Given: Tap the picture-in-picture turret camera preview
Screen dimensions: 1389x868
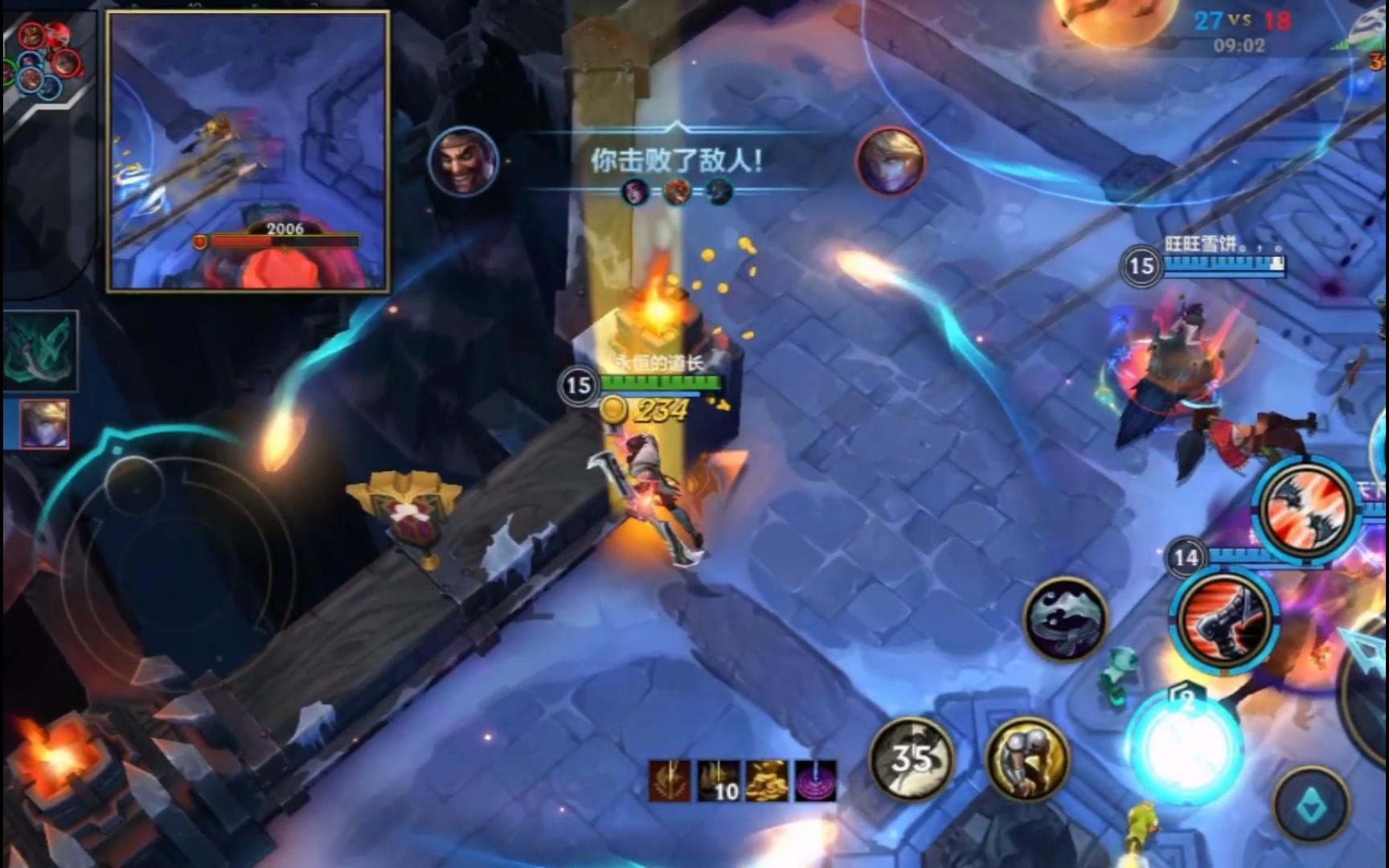Looking at the screenshot, I should (x=248, y=151).
